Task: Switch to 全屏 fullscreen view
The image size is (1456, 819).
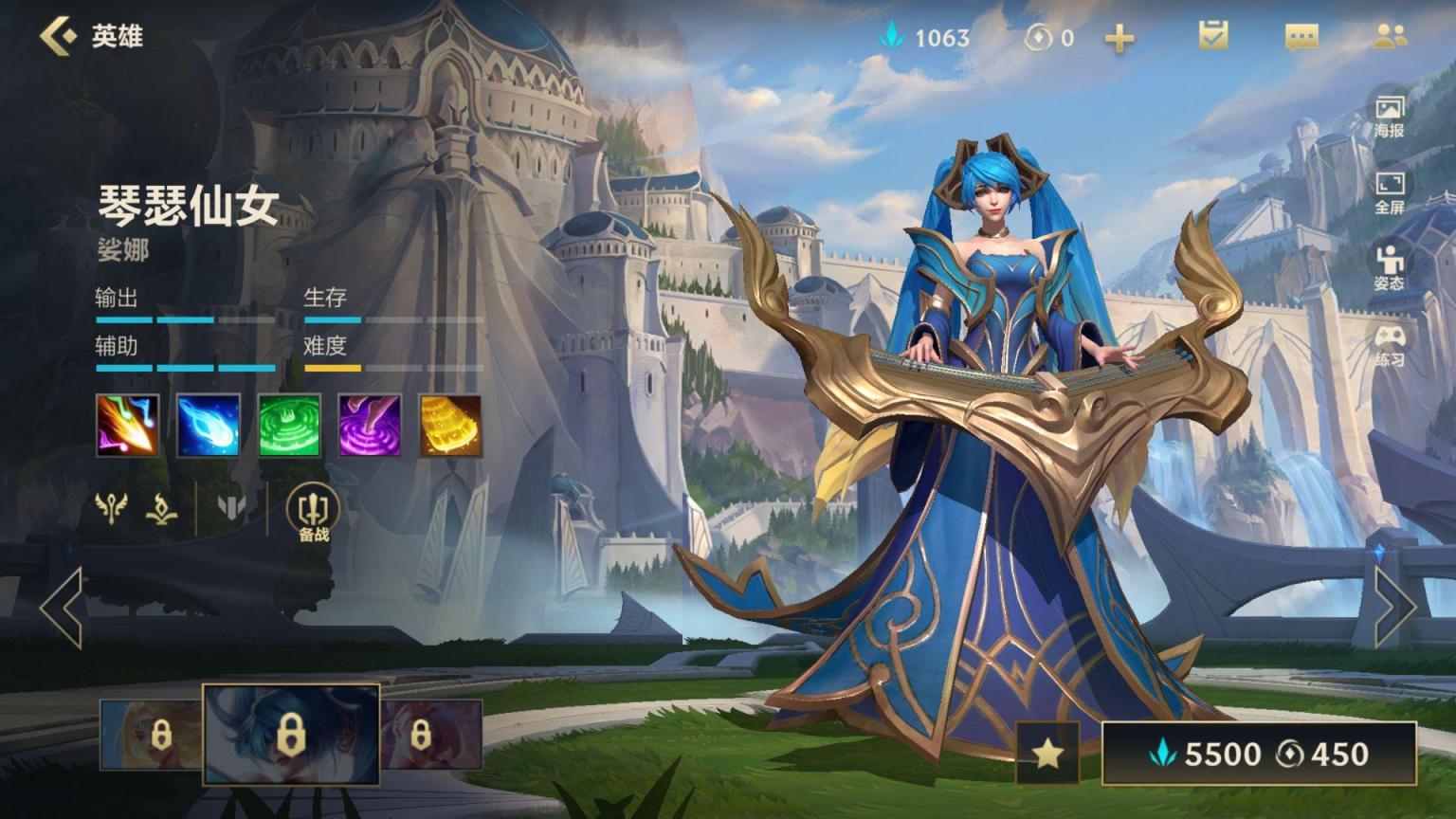Action: click(x=1389, y=192)
